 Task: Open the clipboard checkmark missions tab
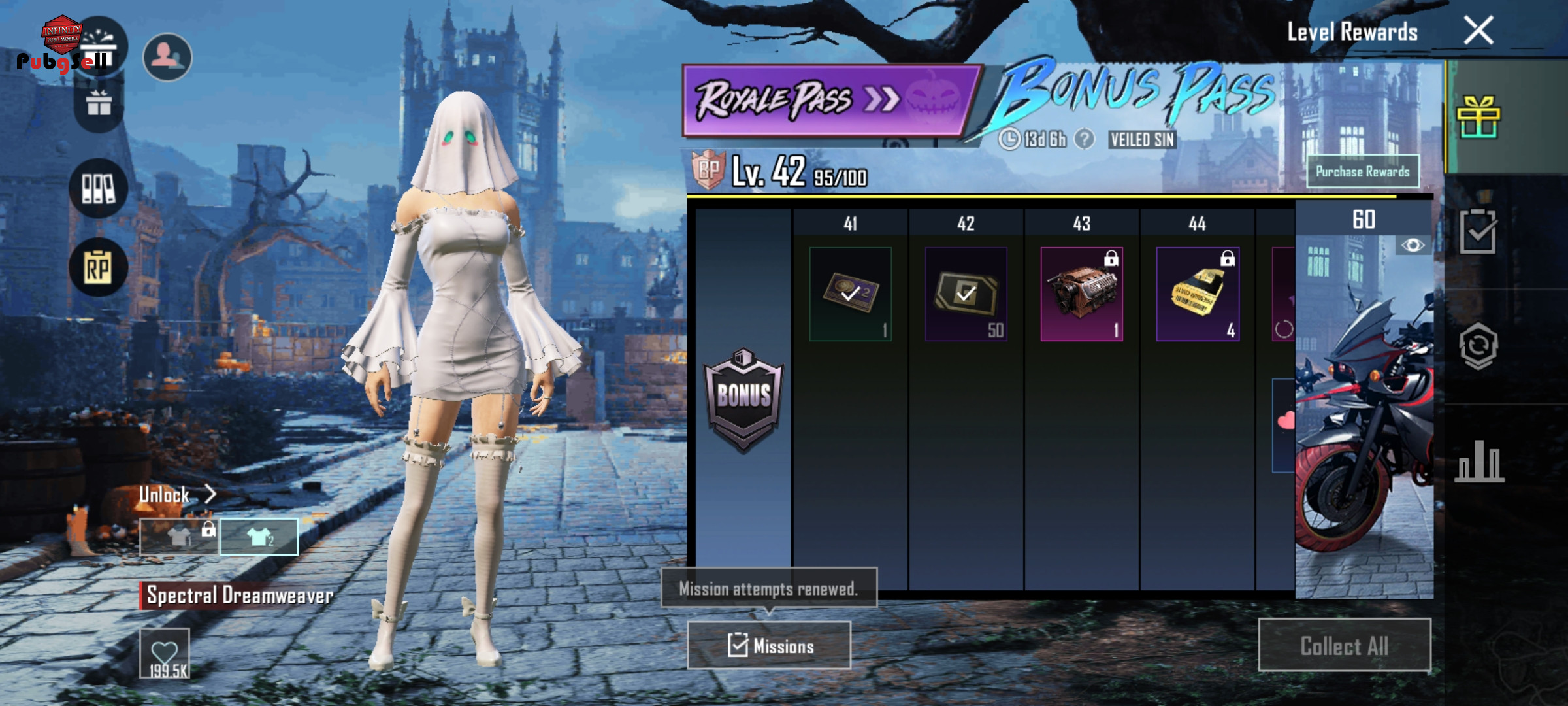pos(1478,231)
